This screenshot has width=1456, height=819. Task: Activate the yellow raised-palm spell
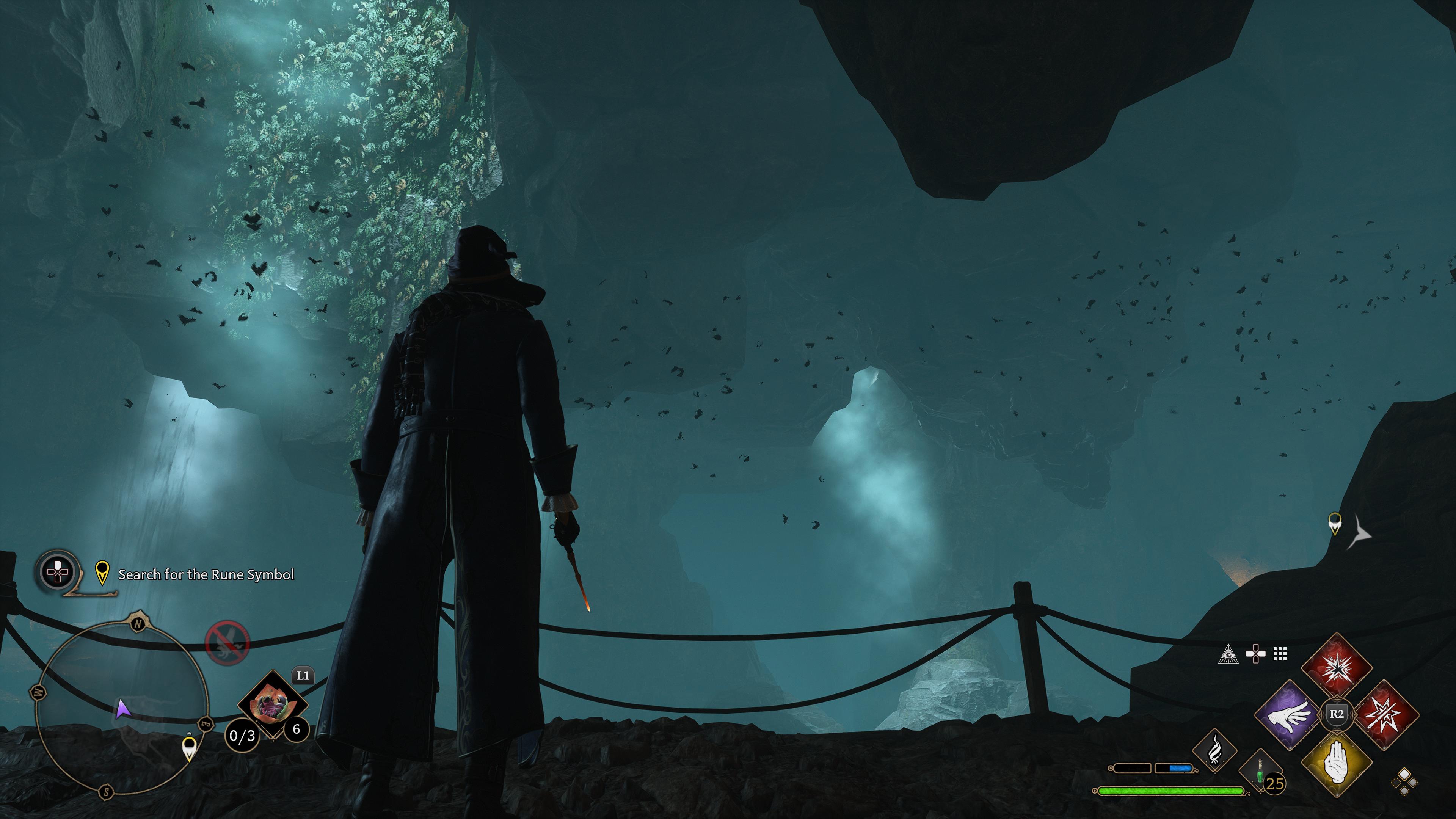click(x=1336, y=763)
